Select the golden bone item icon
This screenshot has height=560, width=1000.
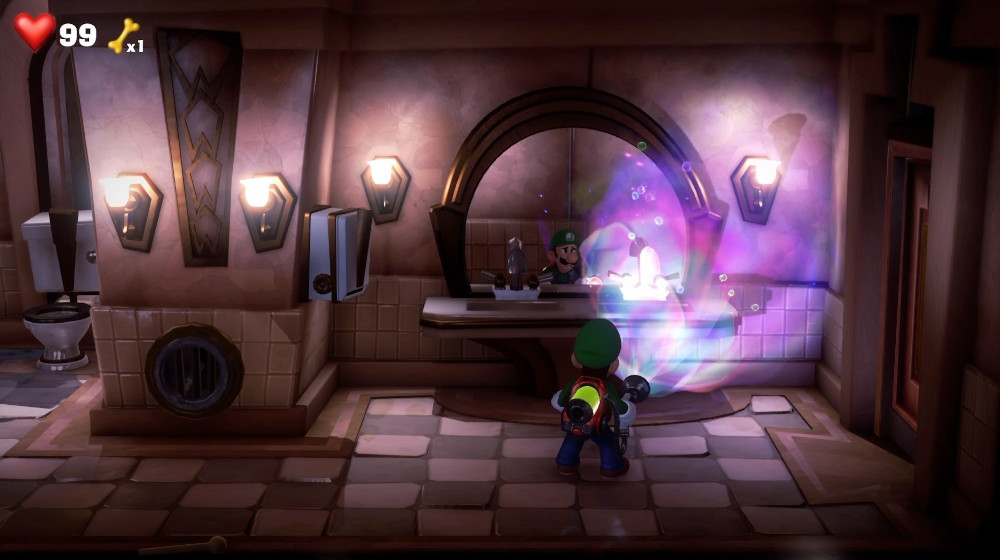click(122, 35)
